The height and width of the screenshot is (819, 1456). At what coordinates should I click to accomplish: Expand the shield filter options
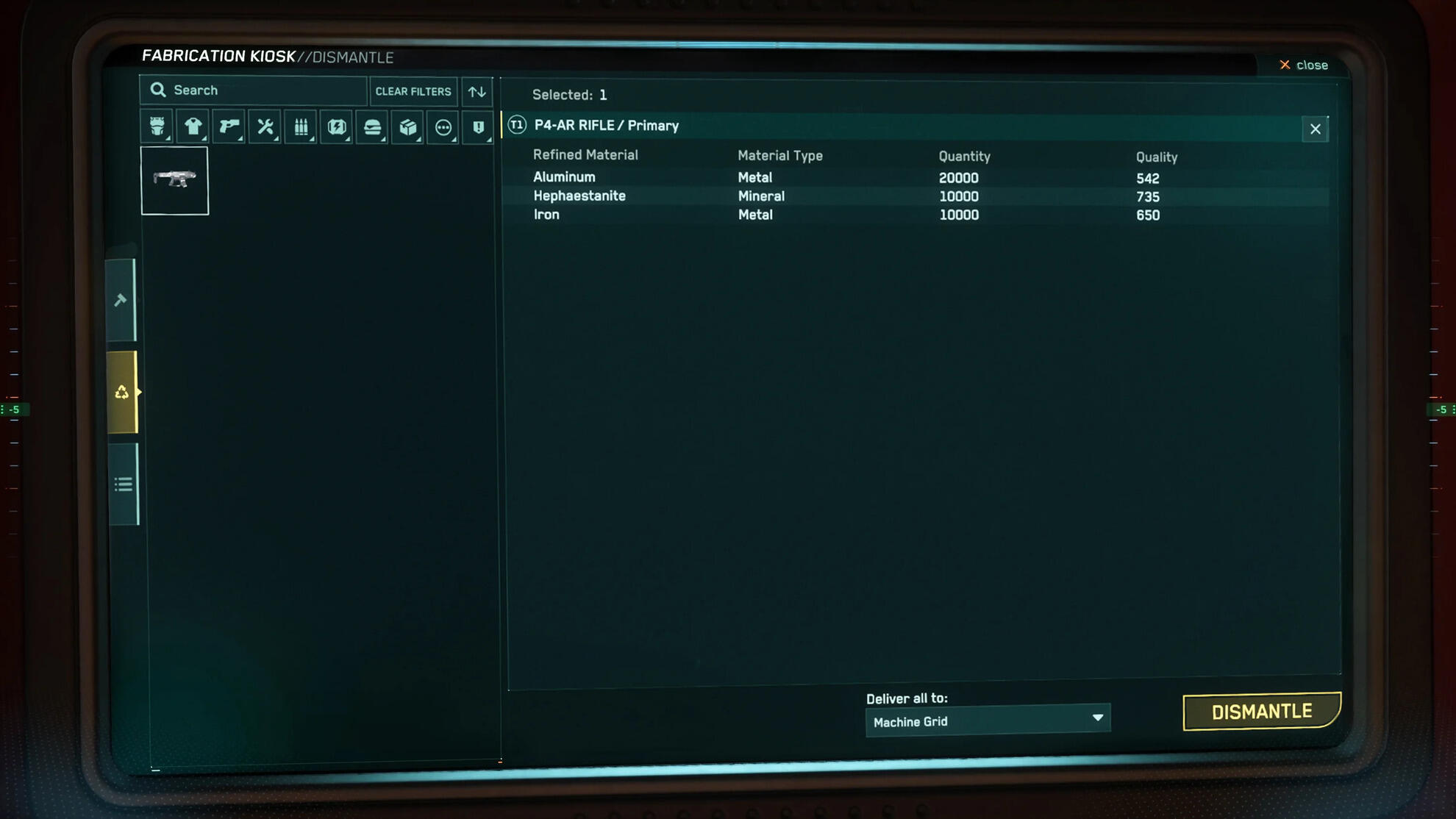pyautogui.click(x=490, y=139)
